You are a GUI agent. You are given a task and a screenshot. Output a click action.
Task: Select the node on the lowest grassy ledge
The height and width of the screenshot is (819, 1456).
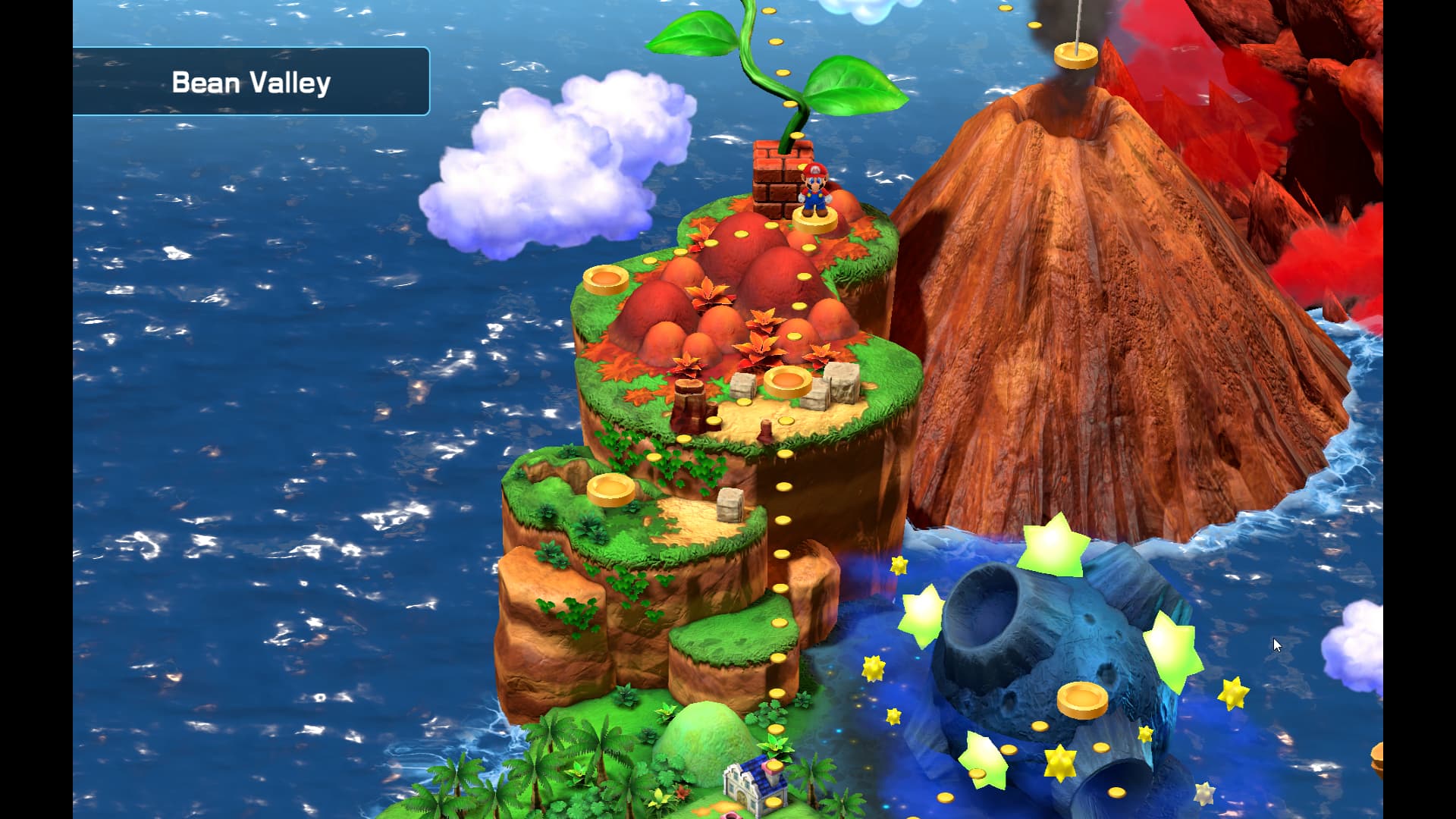click(611, 489)
